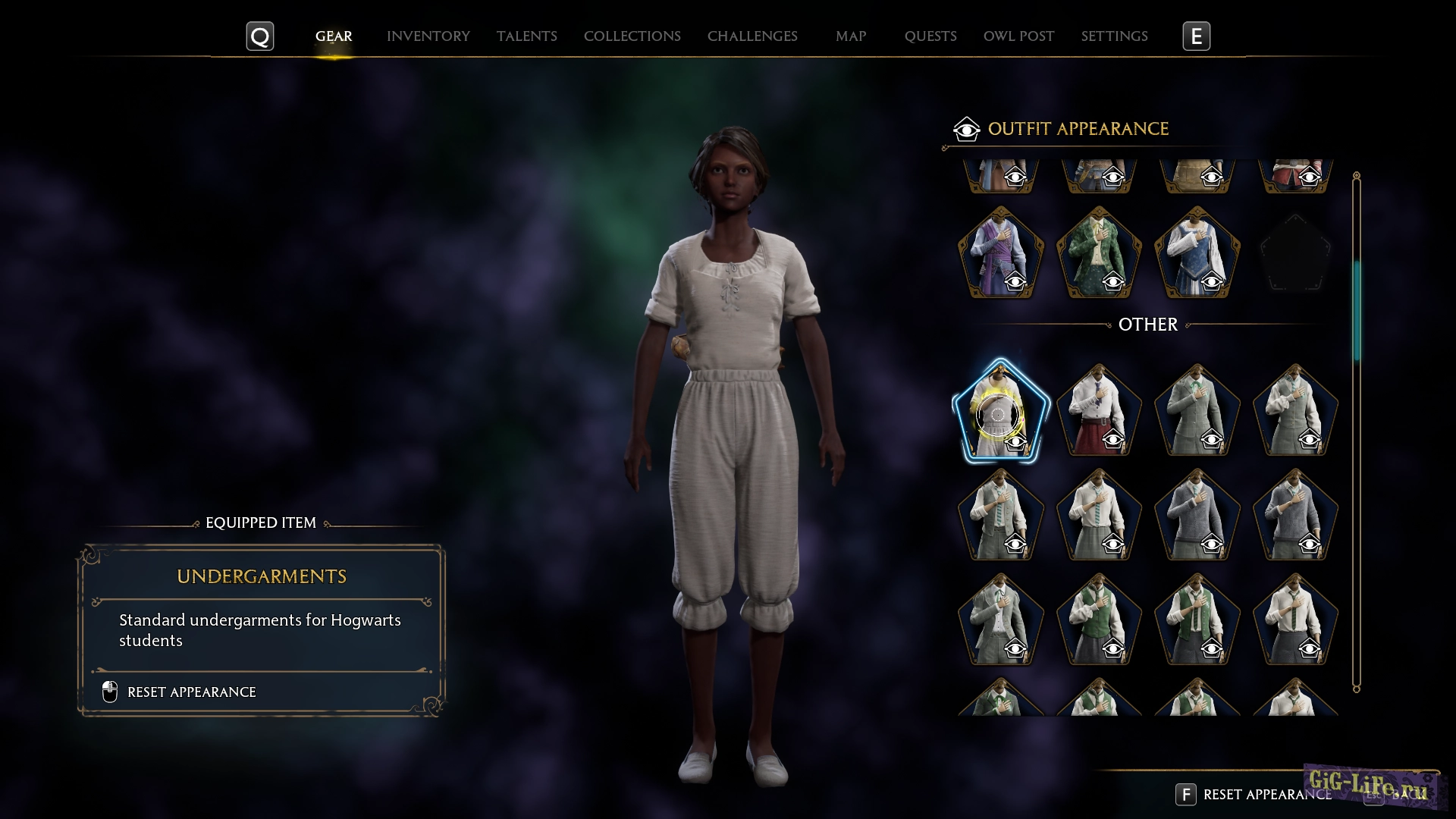Open the Map tab

coord(850,36)
